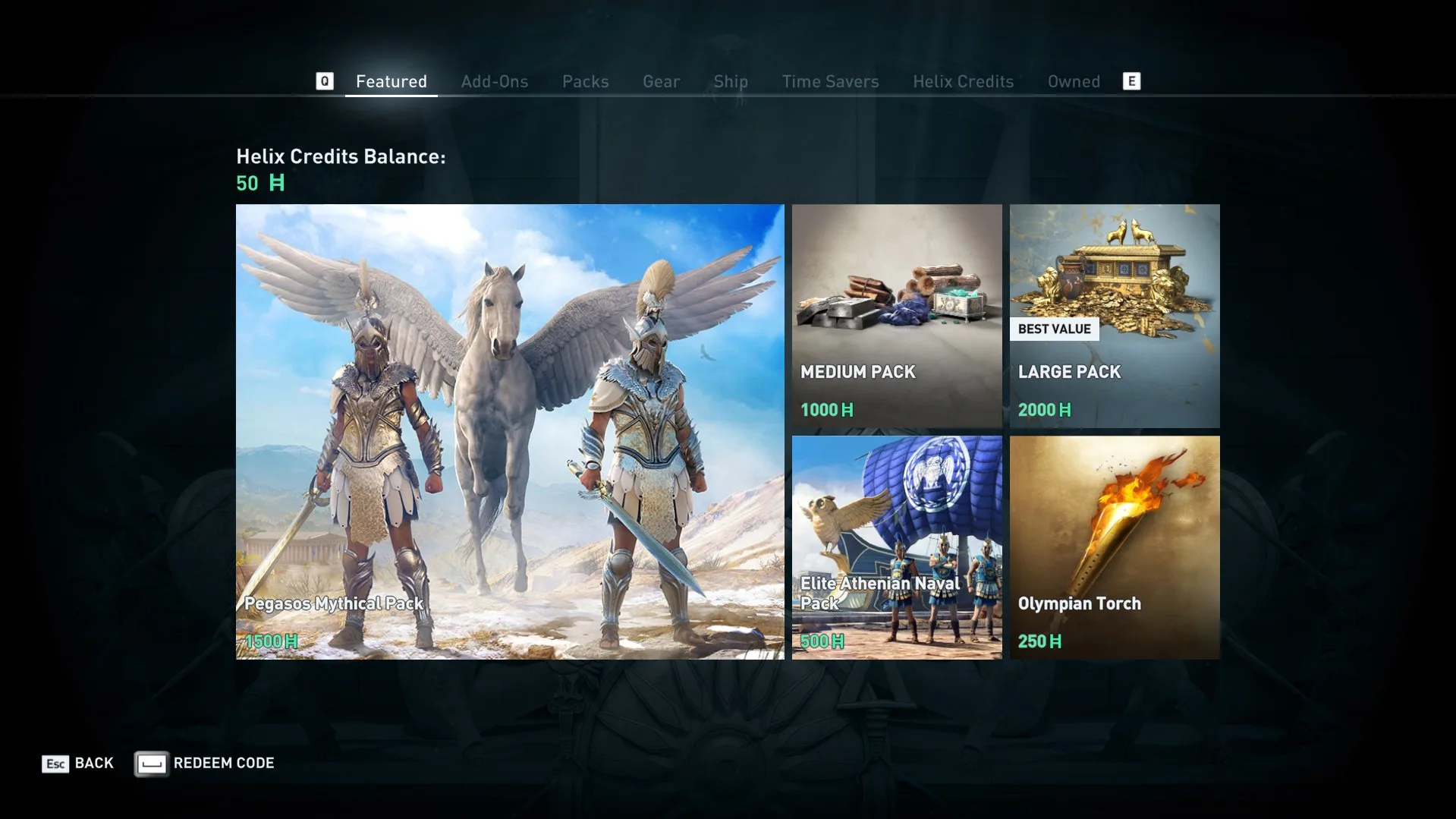Screen dimensions: 1456x819
Task: Go to the Gear tab
Action: tap(661, 81)
